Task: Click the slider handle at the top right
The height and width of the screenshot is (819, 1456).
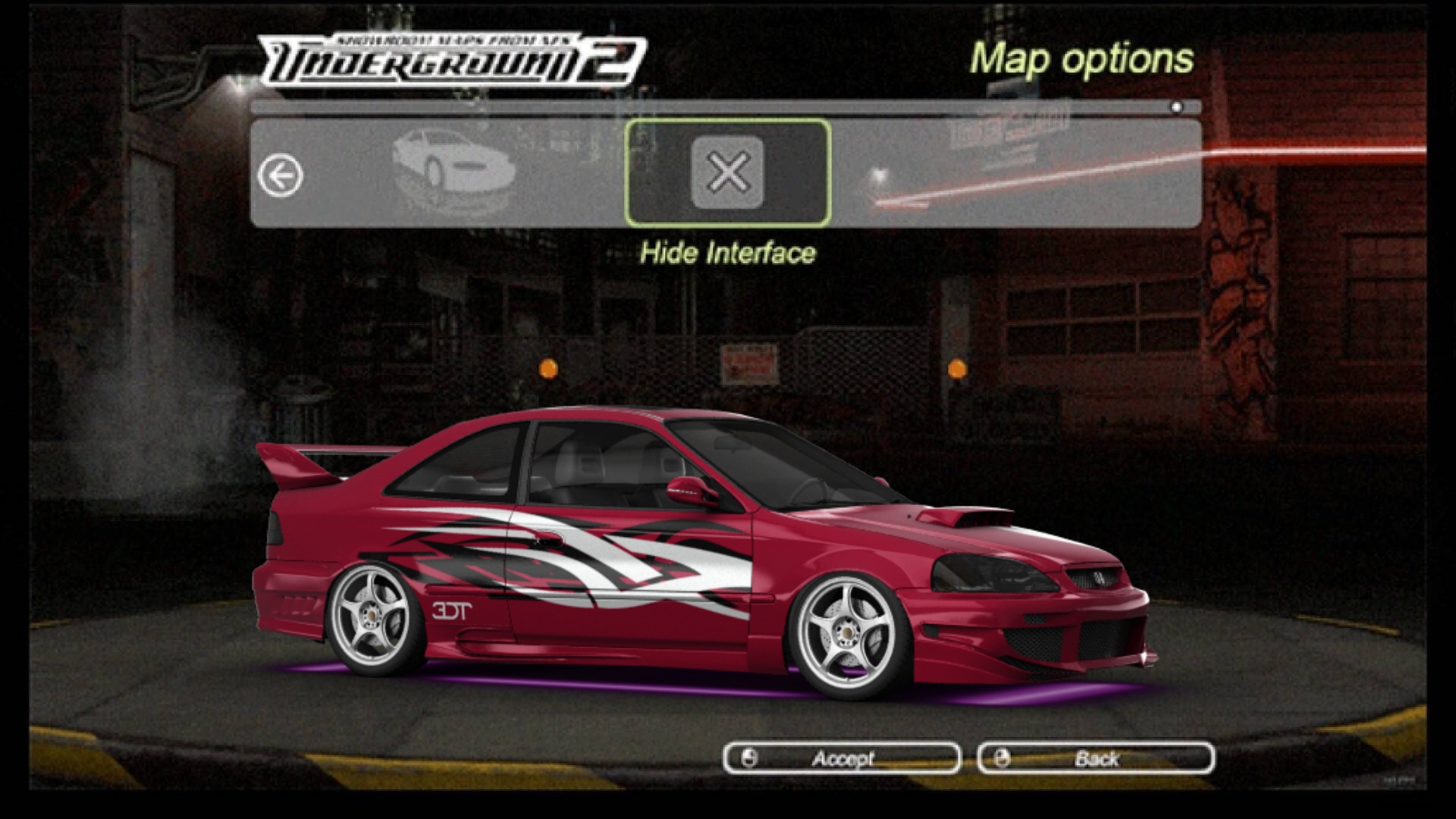Action: tap(1175, 107)
